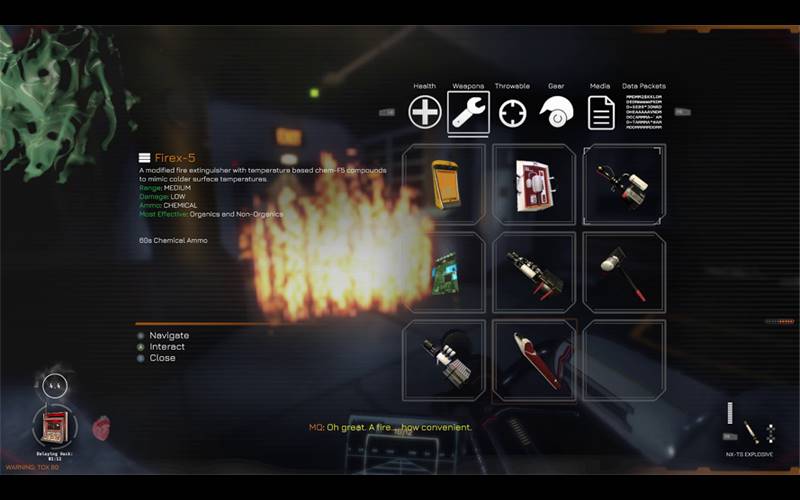Choose the weapon with red prongs
The height and width of the screenshot is (500, 800).
[x=534, y=272]
